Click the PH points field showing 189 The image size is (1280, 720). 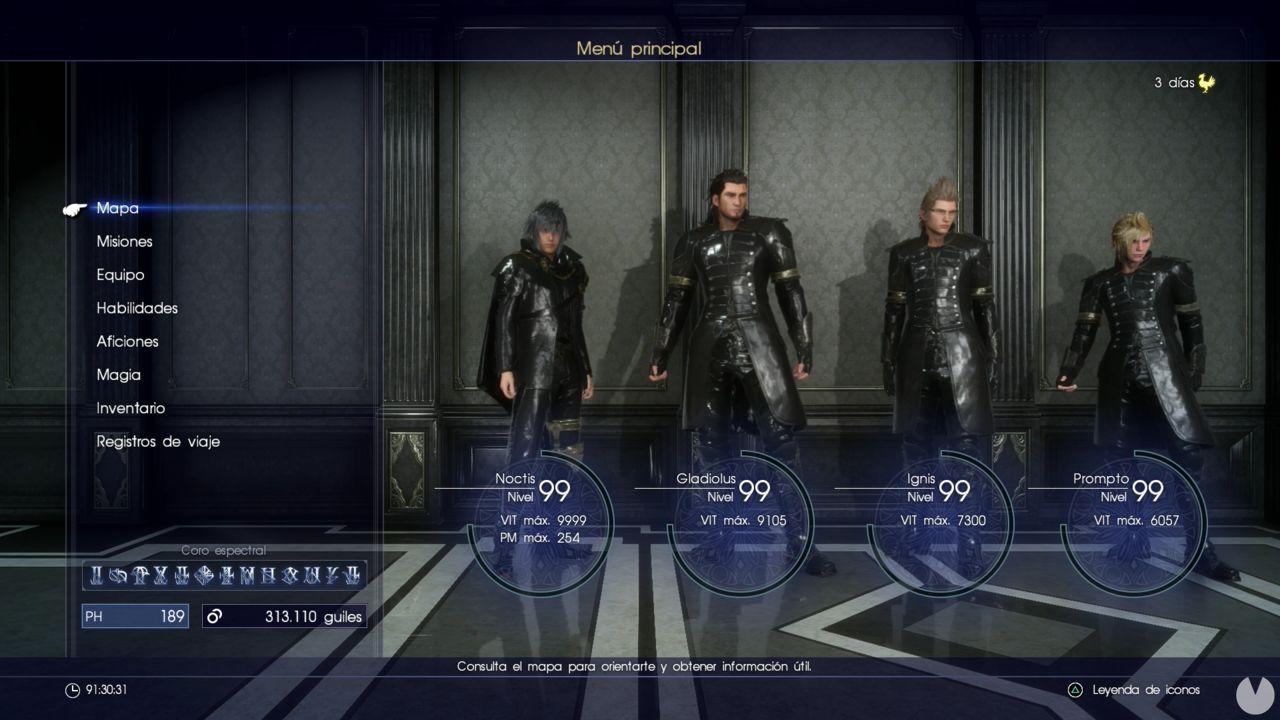[x=135, y=616]
